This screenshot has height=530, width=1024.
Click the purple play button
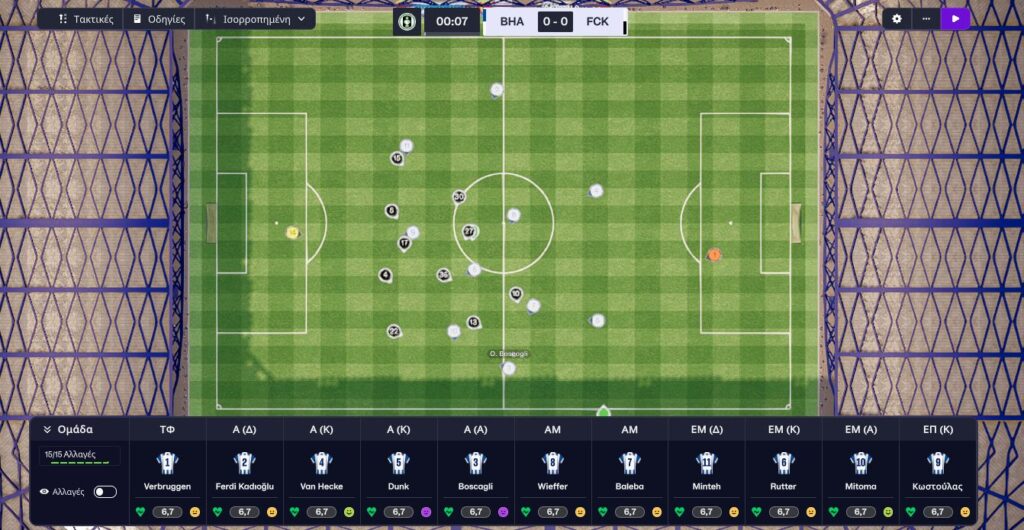[x=956, y=19]
